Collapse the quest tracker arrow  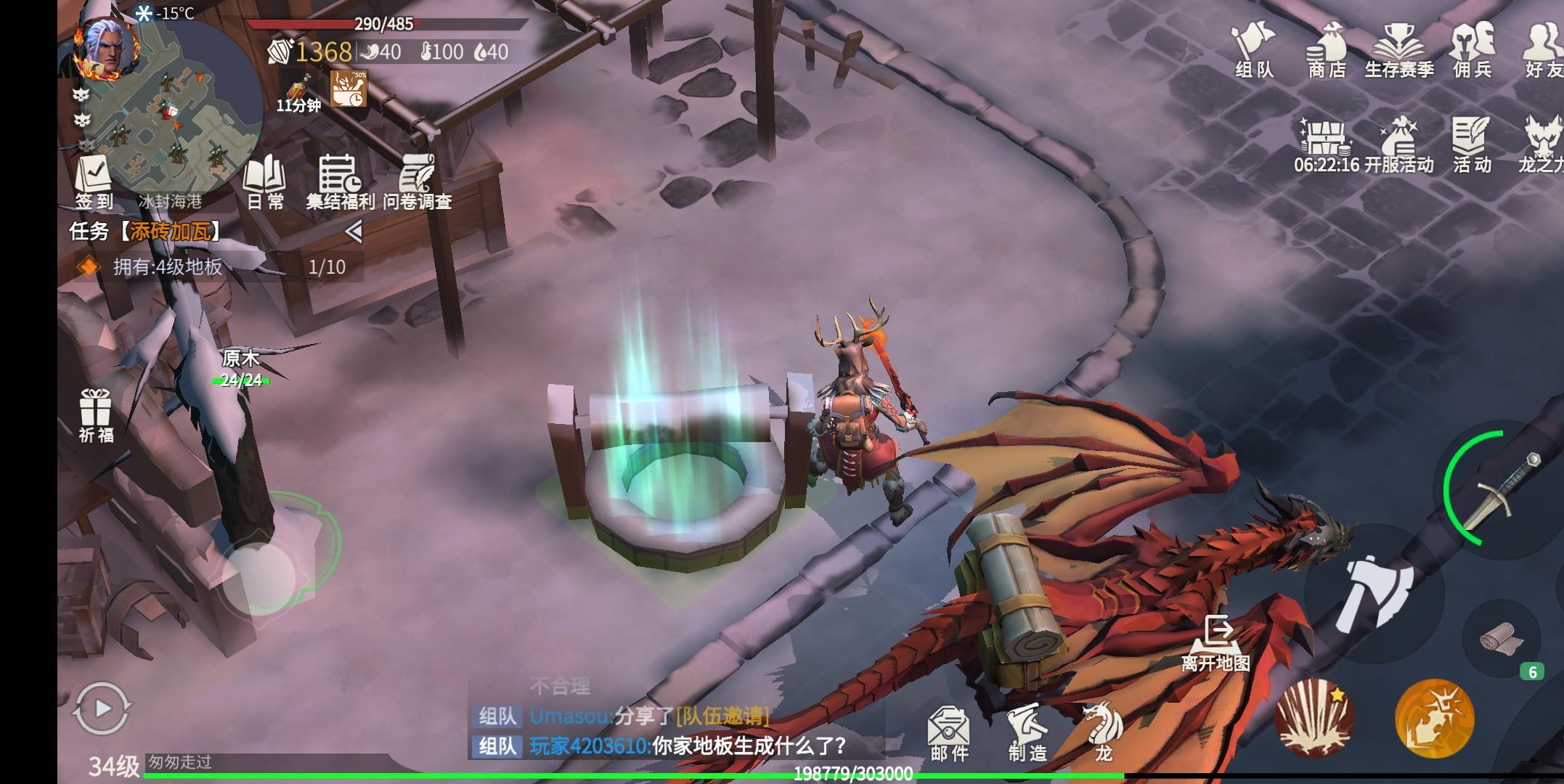354,232
